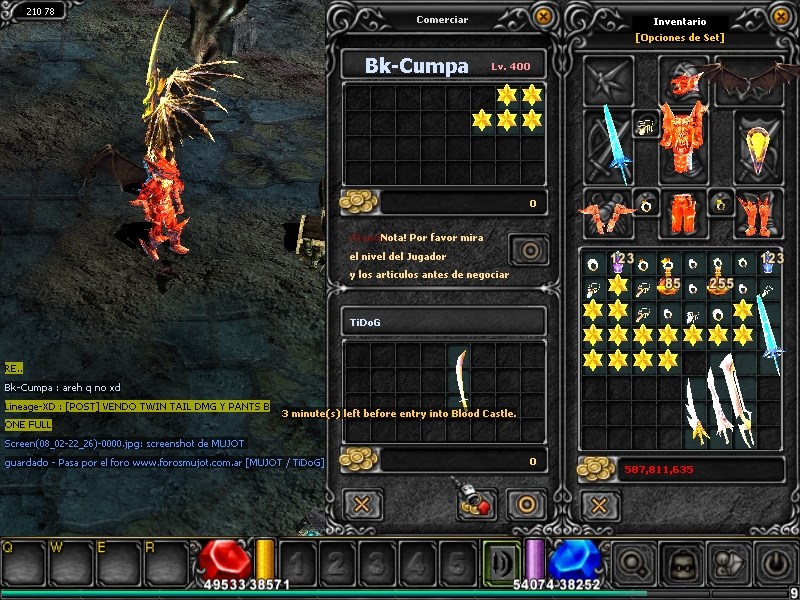Select the equipped orange pants
This screenshot has height=600, width=800.
coord(684,211)
